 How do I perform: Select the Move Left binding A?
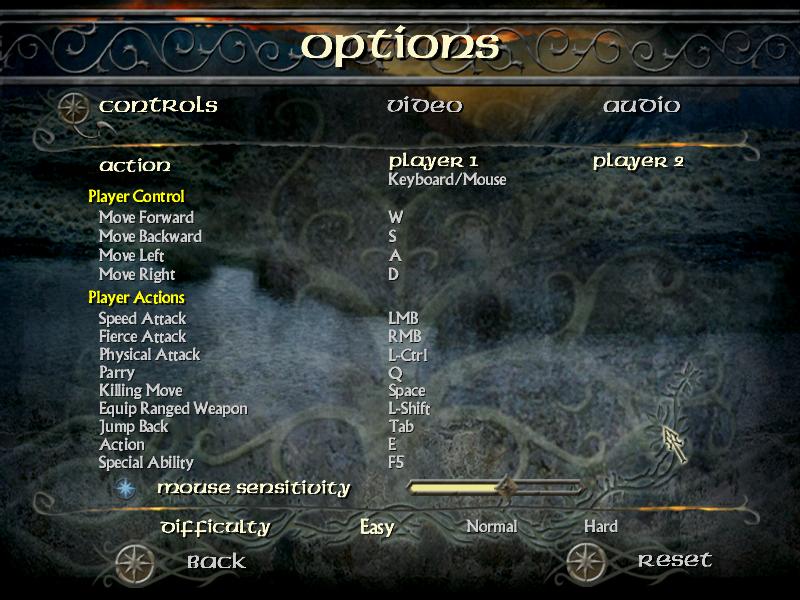tap(394, 255)
